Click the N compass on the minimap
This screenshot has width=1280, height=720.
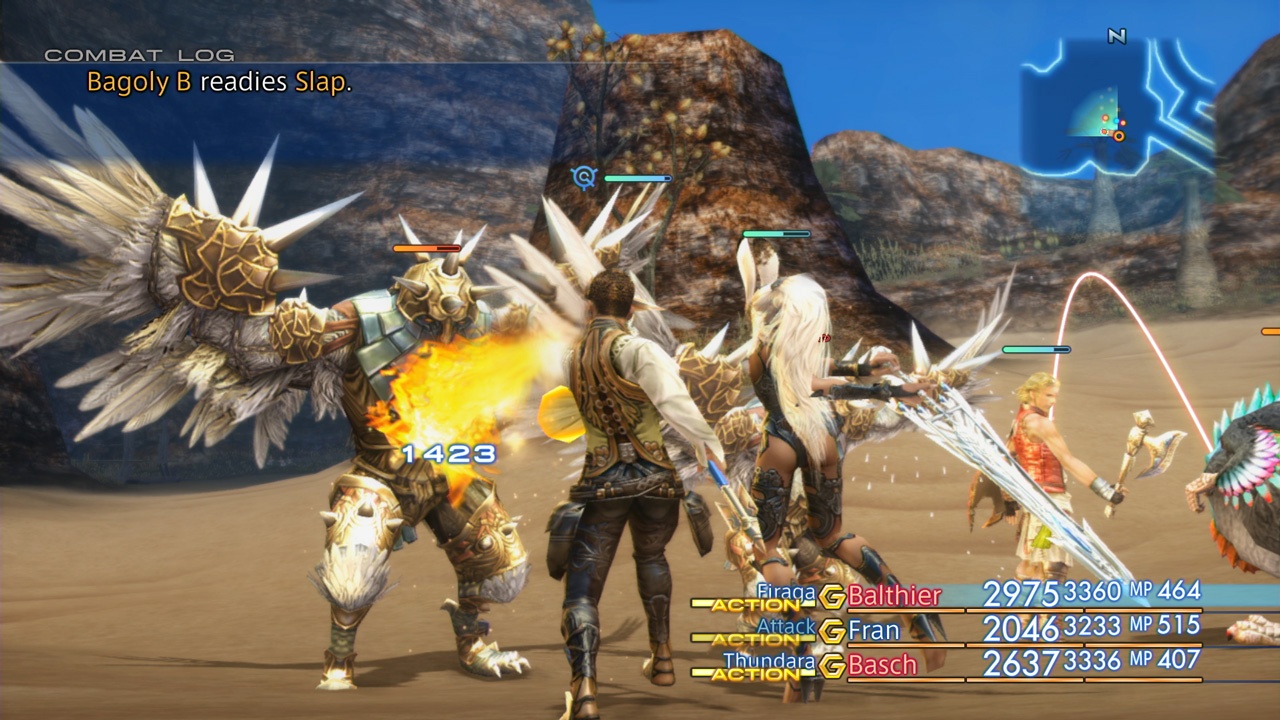pyautogui.click(x=1117, y=36)
